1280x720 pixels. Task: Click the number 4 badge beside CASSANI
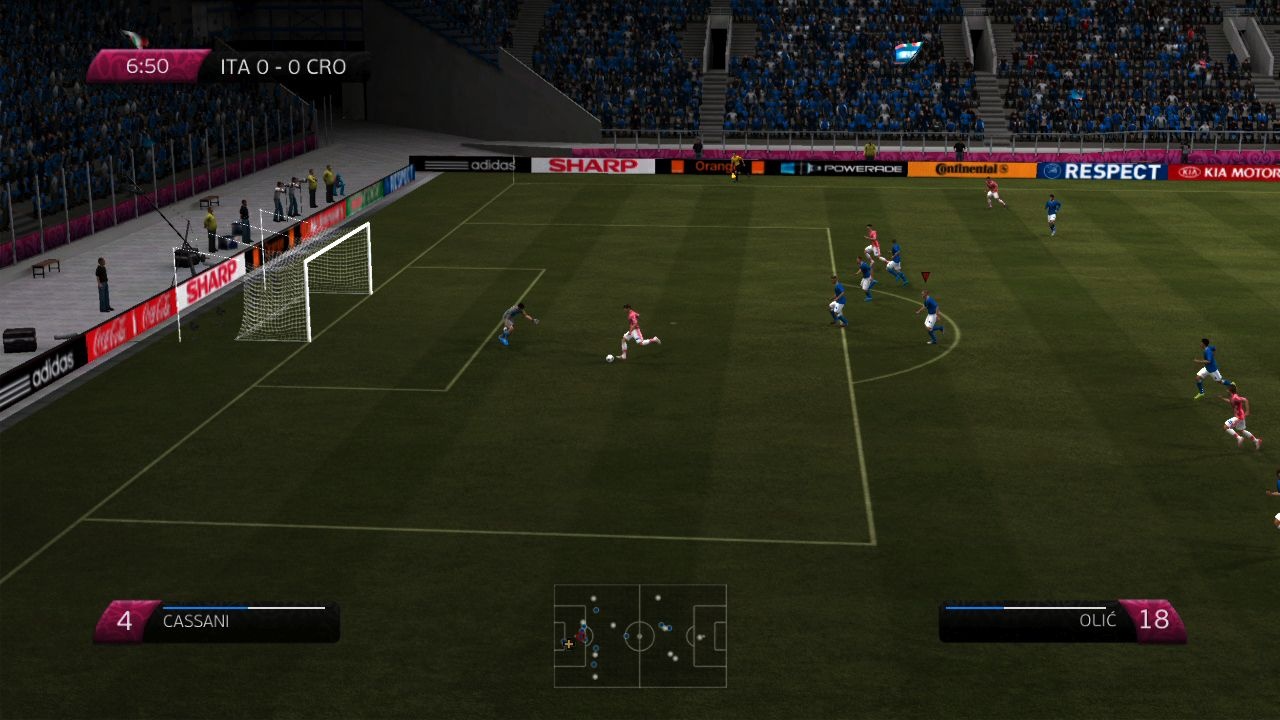(124, 619)
